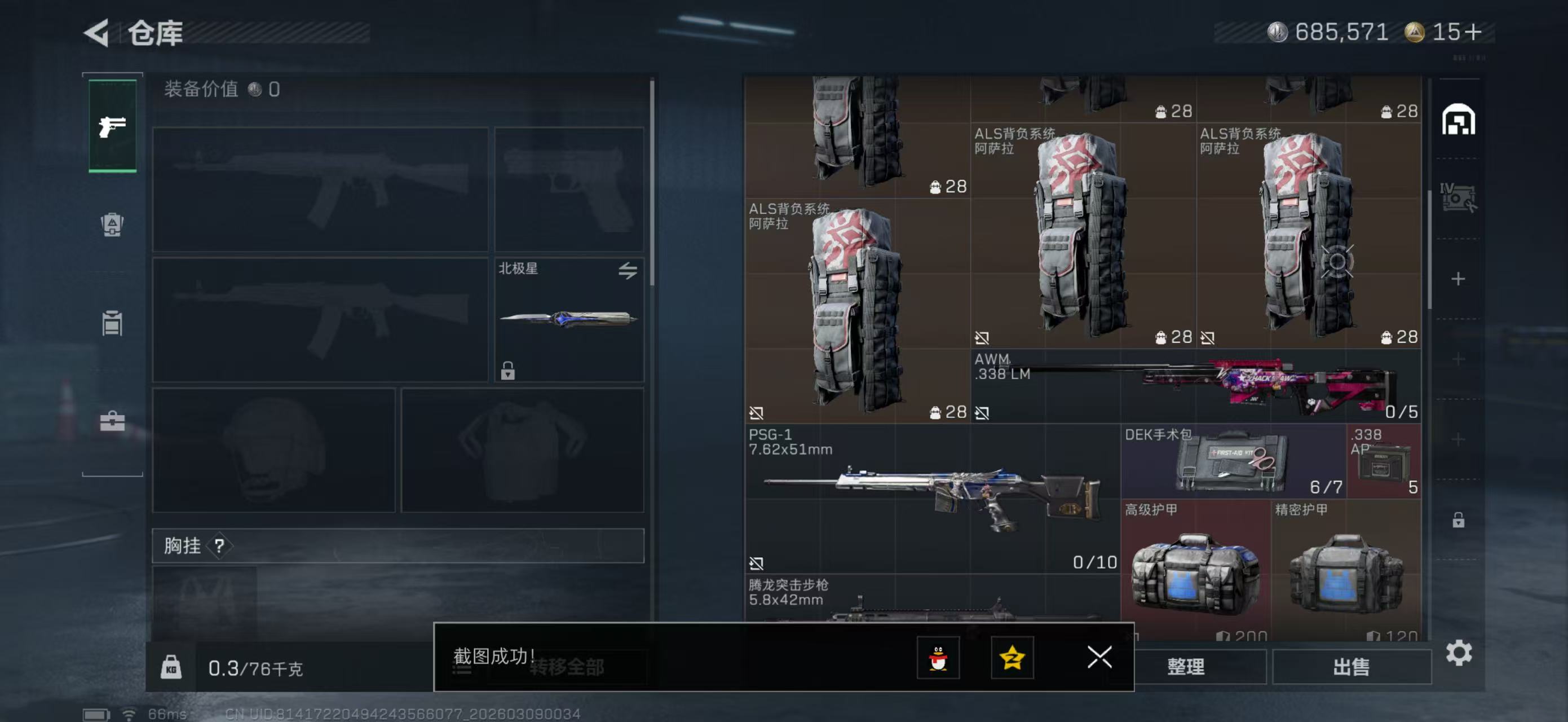Click the 整理 sort button
Screen dimensions: 1568x722
point(1186,667)
